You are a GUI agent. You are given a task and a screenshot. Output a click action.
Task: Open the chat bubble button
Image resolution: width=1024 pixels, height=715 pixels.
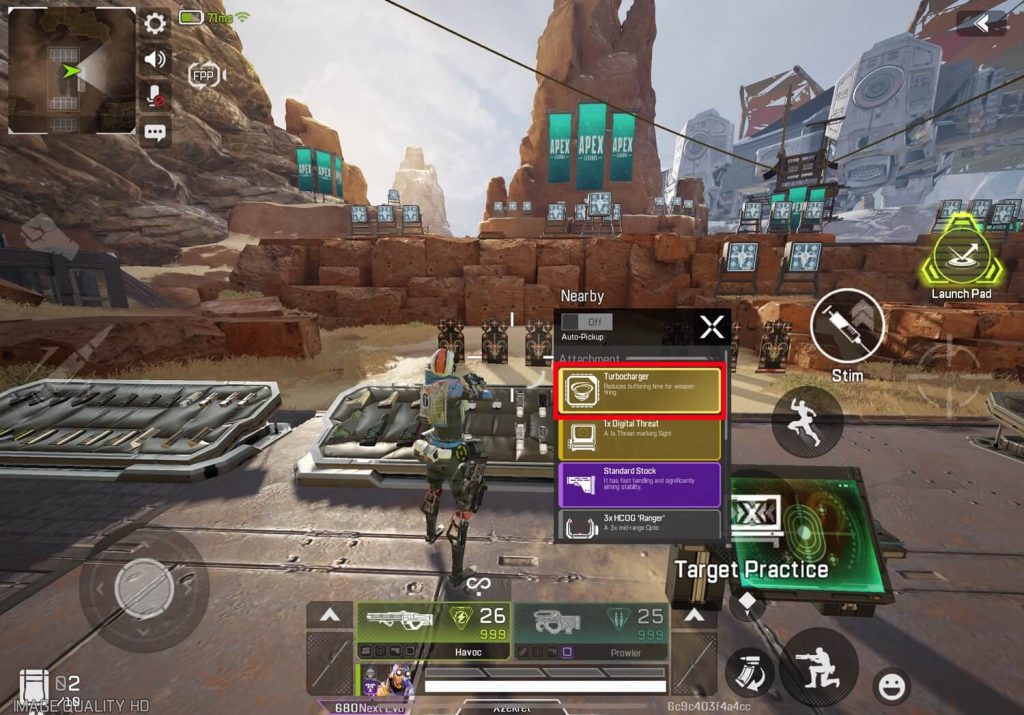point(155,131)
